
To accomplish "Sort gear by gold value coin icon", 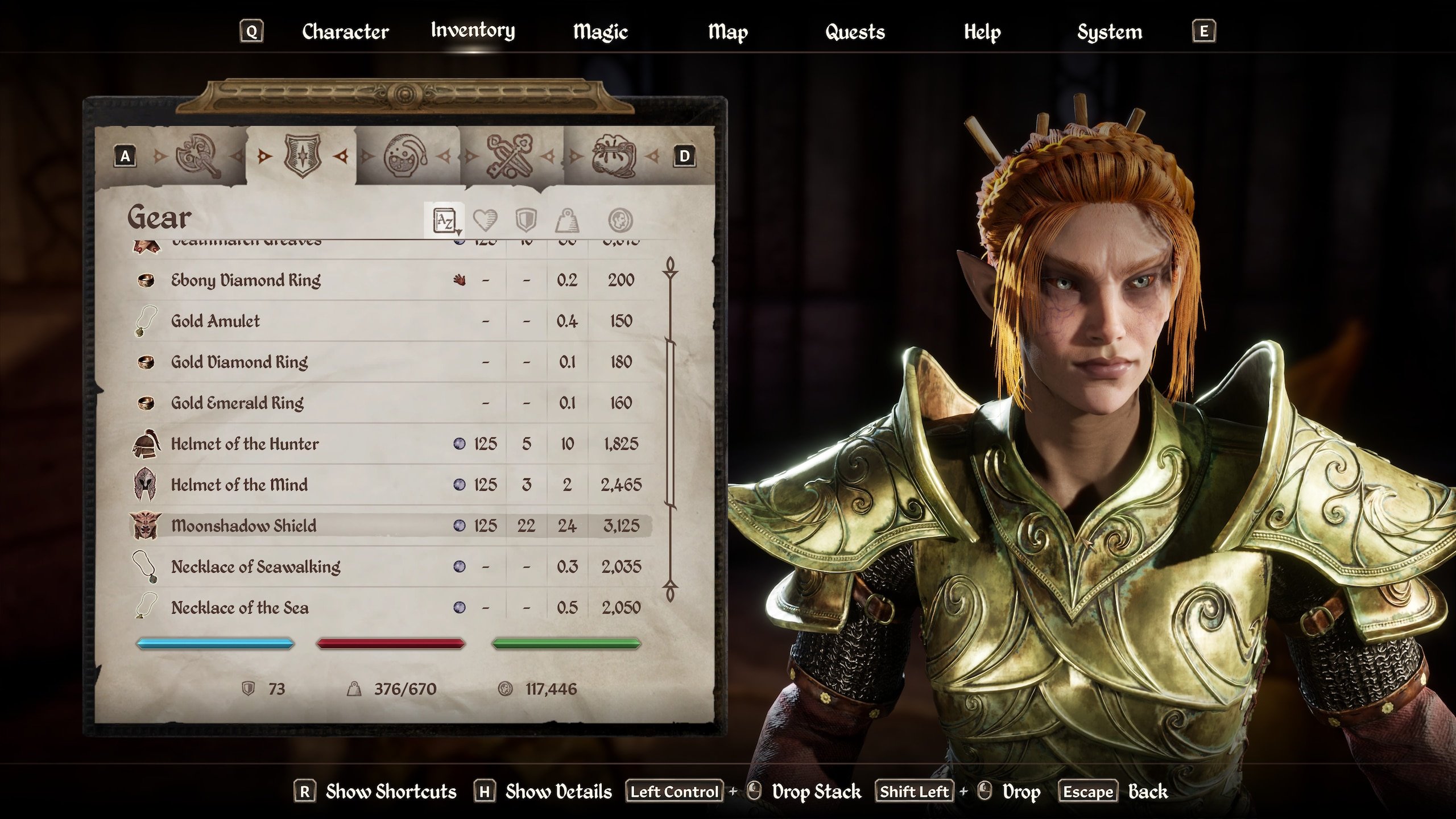I will 620,220.
